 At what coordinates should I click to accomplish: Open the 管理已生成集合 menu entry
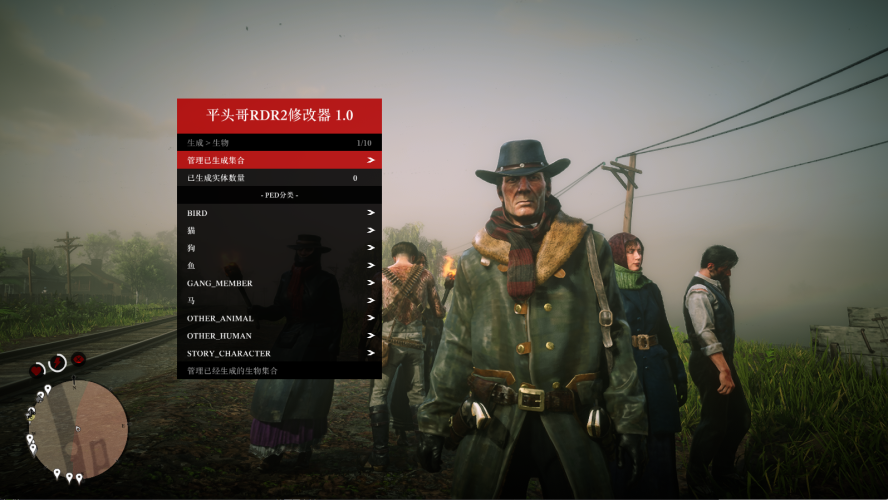[279, 160]
